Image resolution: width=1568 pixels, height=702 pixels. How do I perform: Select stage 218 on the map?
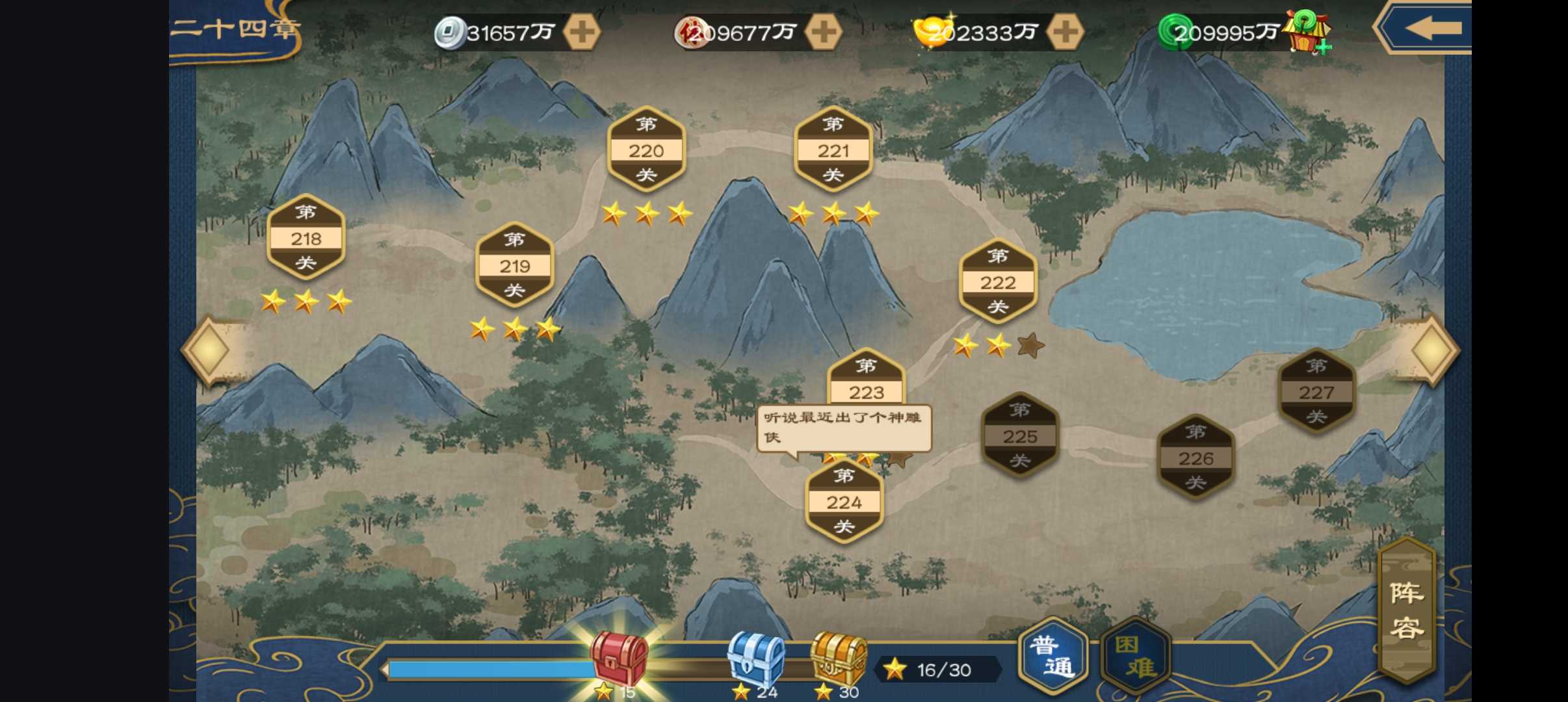coord(306,238)
